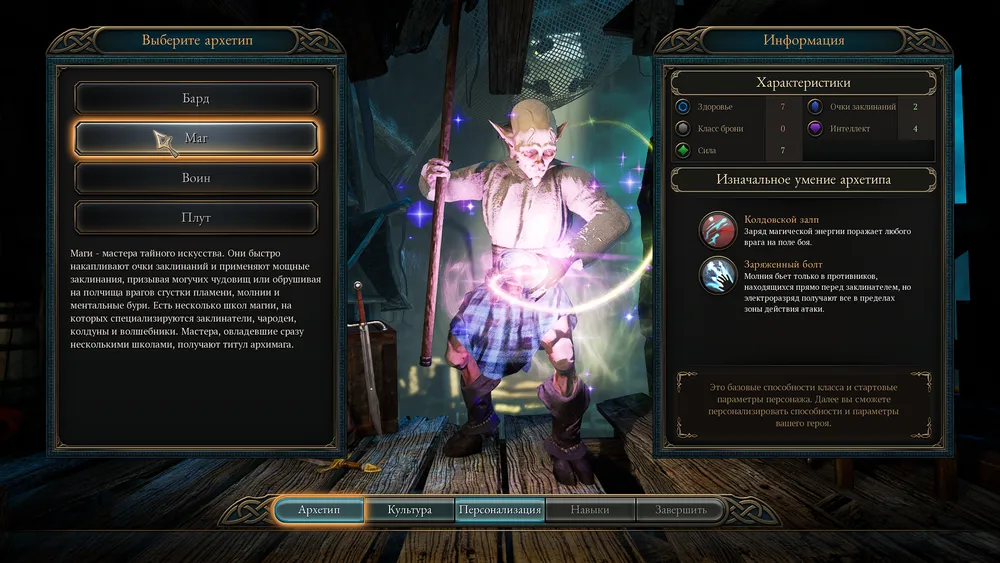Choose the Плут archetype
This screenshot has height=563, width=1000.
[196, 216]
